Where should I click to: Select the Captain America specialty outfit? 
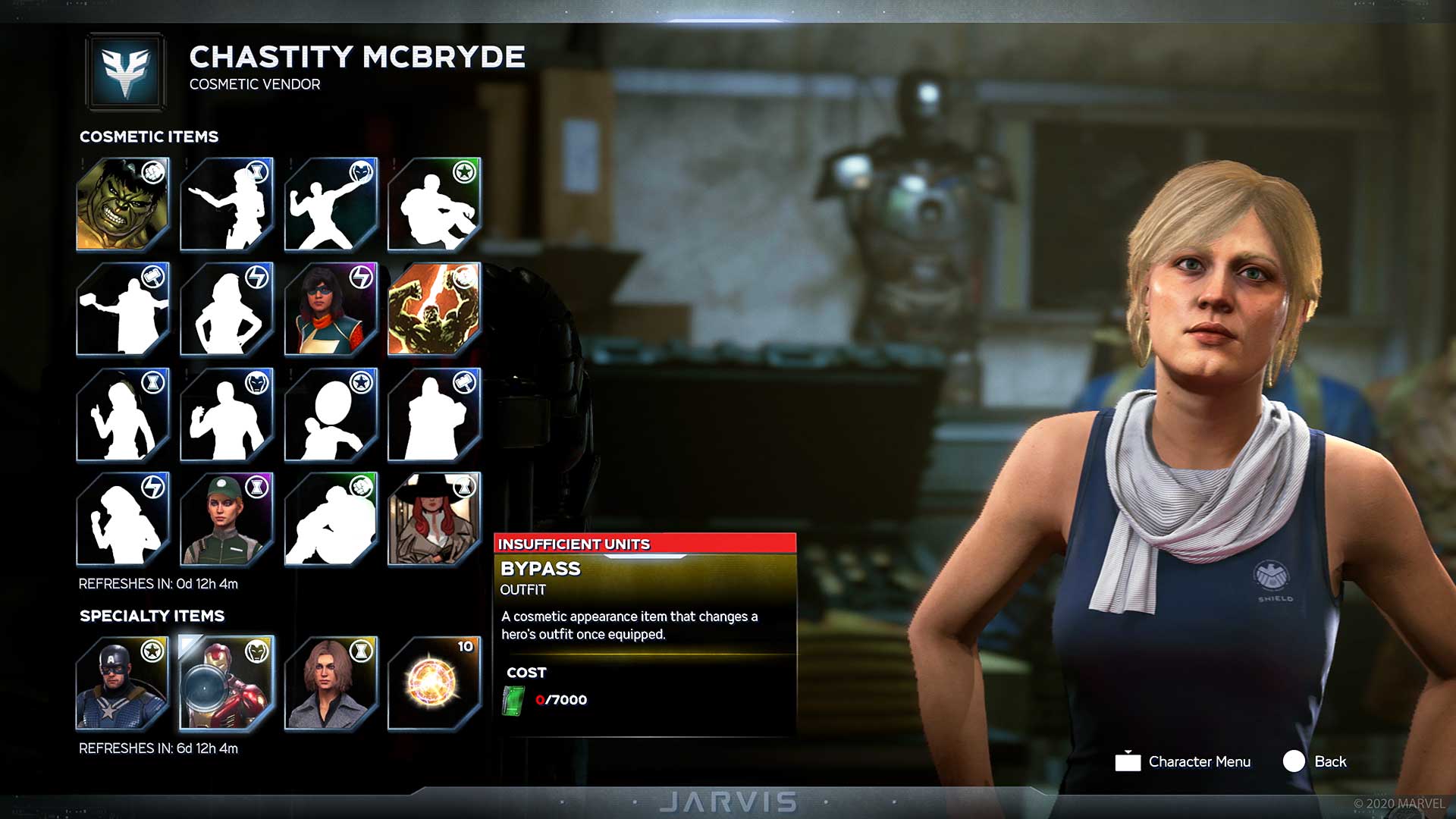123,686
